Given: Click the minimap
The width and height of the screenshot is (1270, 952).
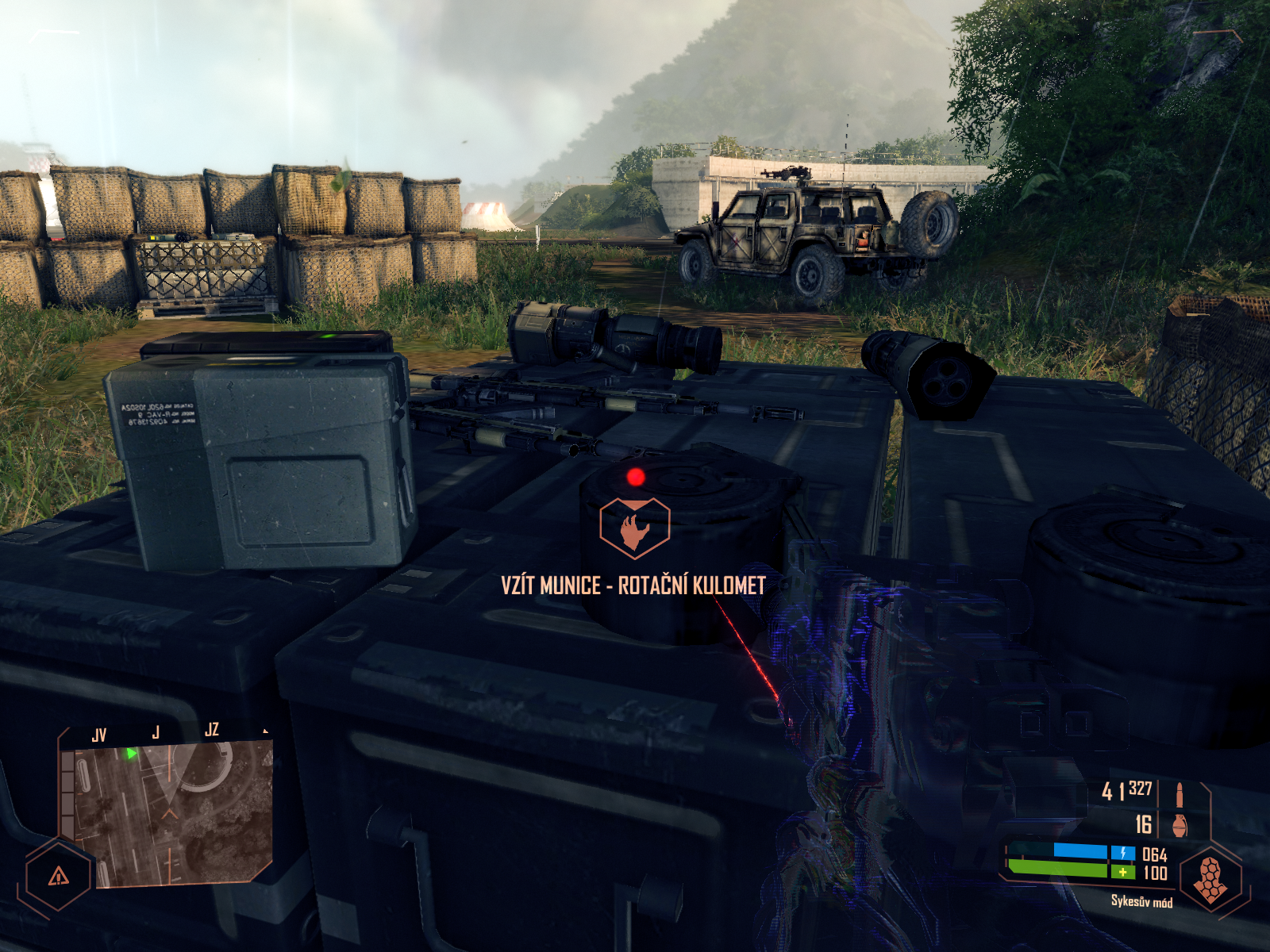Looking at the screenshot, I should pyautogui.click(x=168, y=814).
